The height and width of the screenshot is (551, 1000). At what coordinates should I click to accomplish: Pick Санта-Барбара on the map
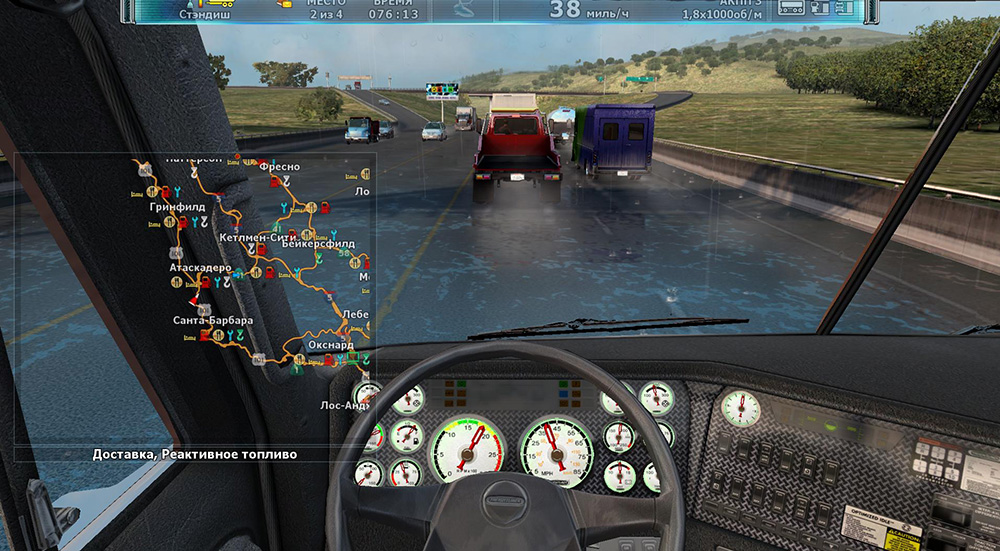212,321
